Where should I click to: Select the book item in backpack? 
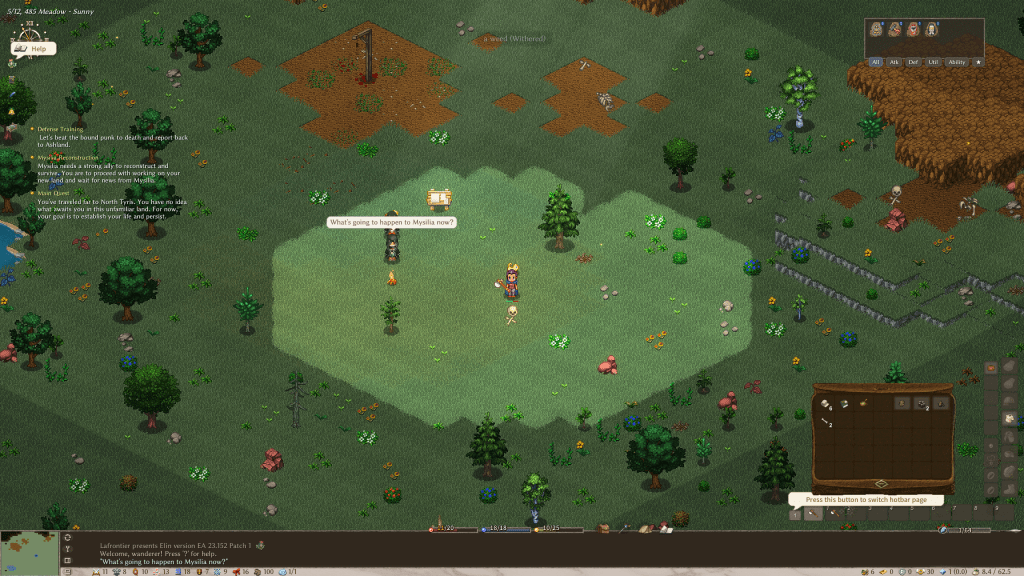844,404
